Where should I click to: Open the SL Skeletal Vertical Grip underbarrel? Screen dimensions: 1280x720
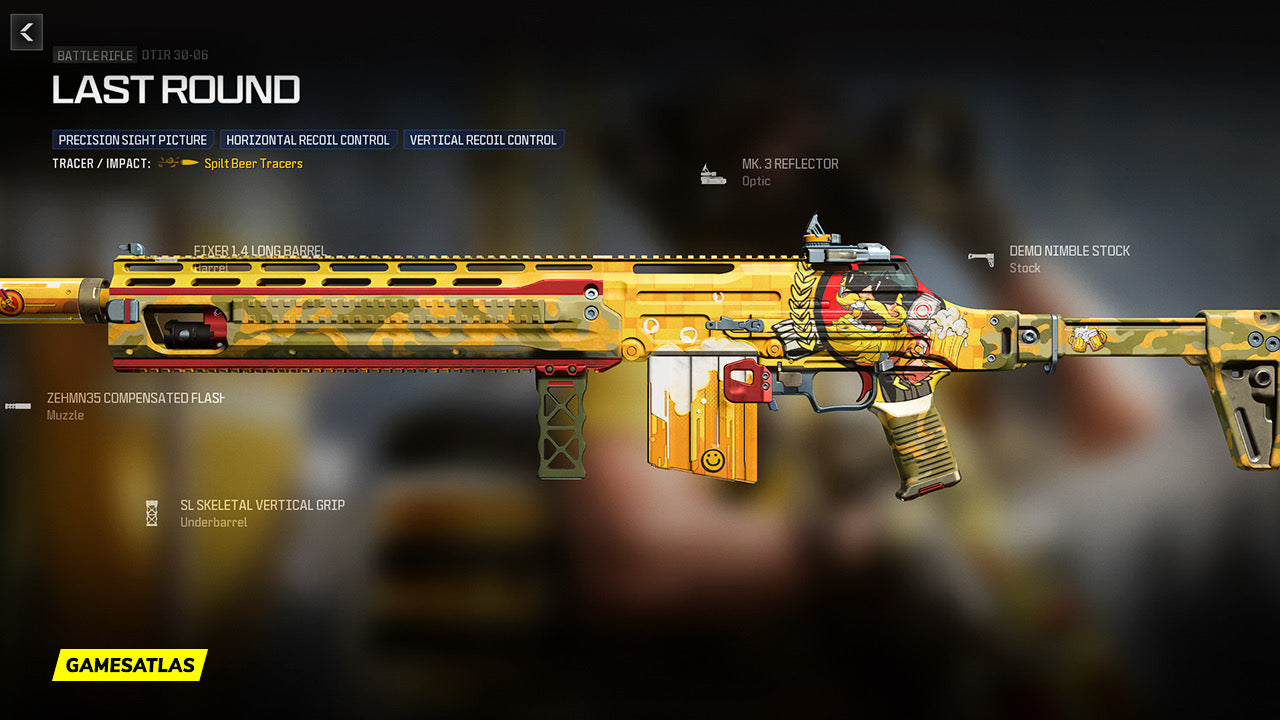coord(262,506)
